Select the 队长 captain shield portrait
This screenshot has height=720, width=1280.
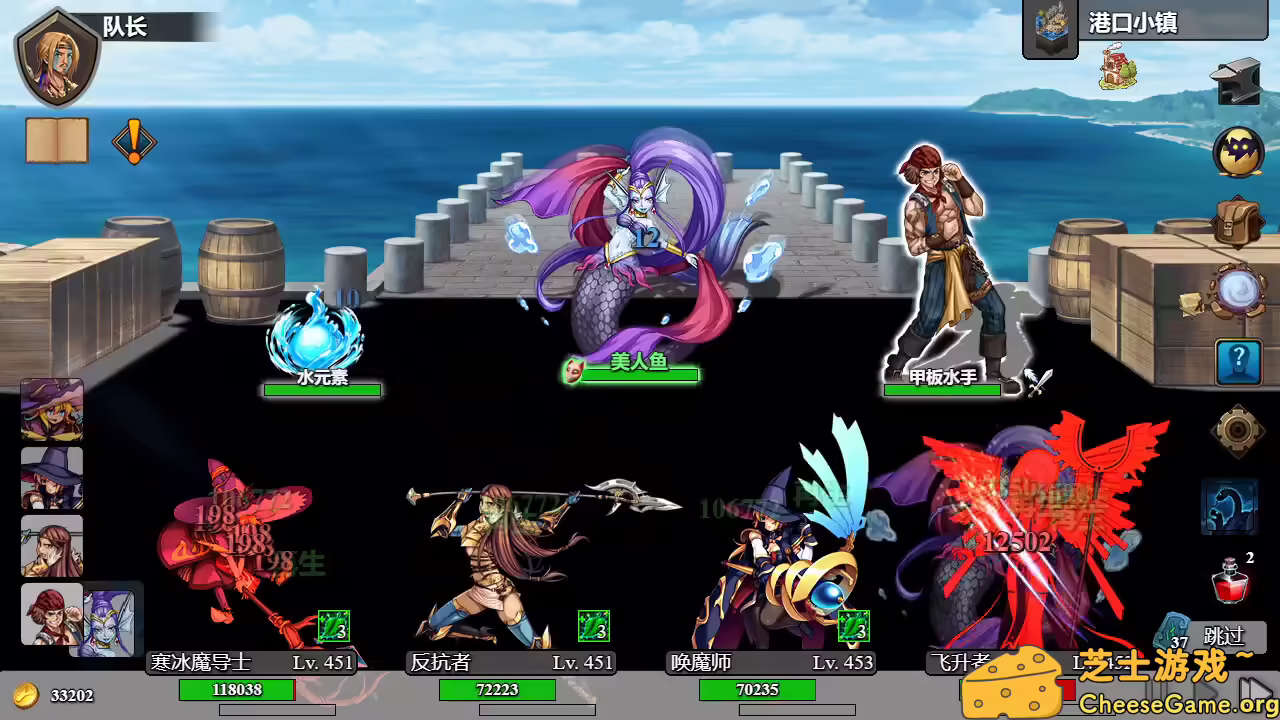pyautogui.click(x=57, y=57)
